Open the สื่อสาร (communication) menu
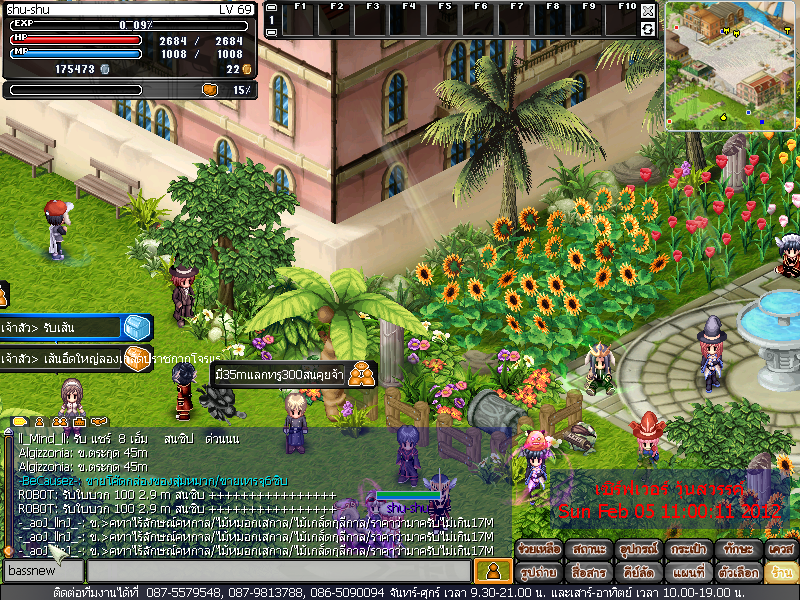 [x=587, y=573]
